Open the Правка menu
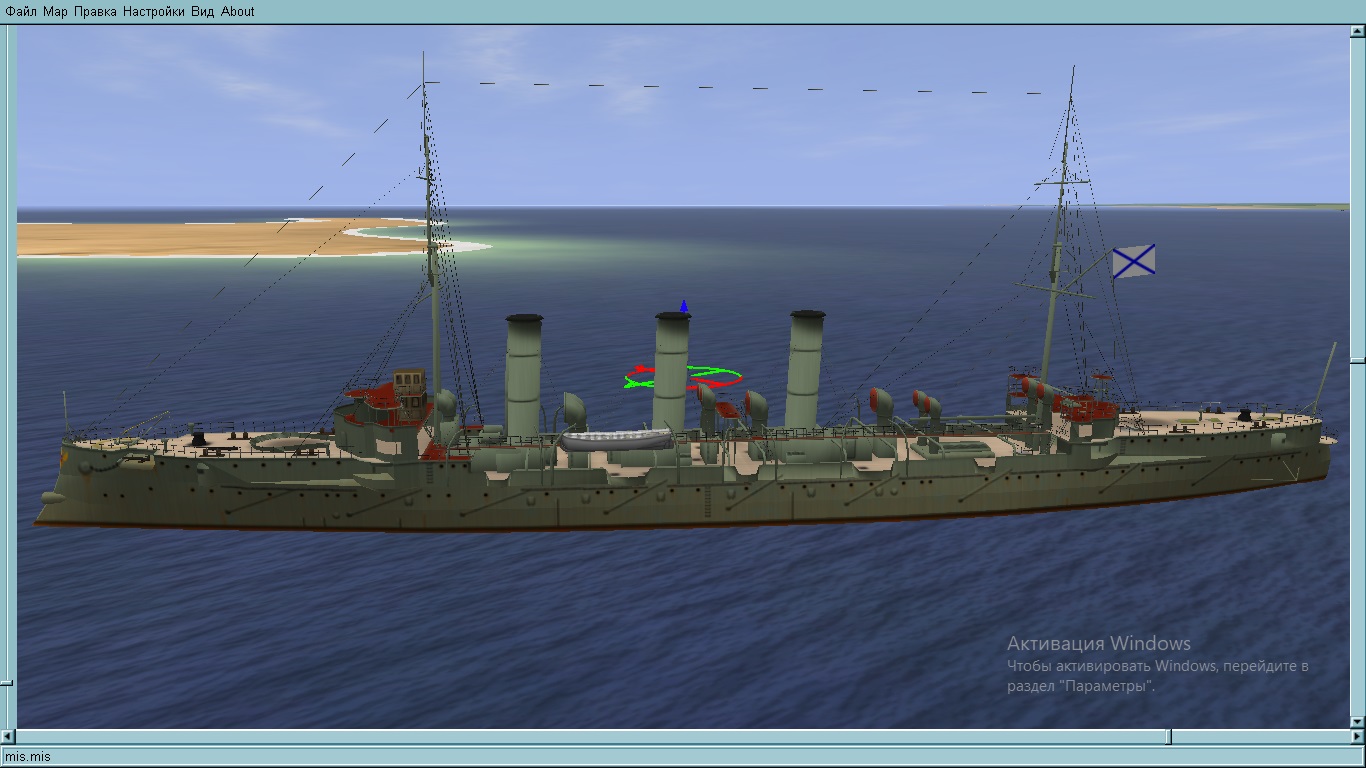 [95, 12]
